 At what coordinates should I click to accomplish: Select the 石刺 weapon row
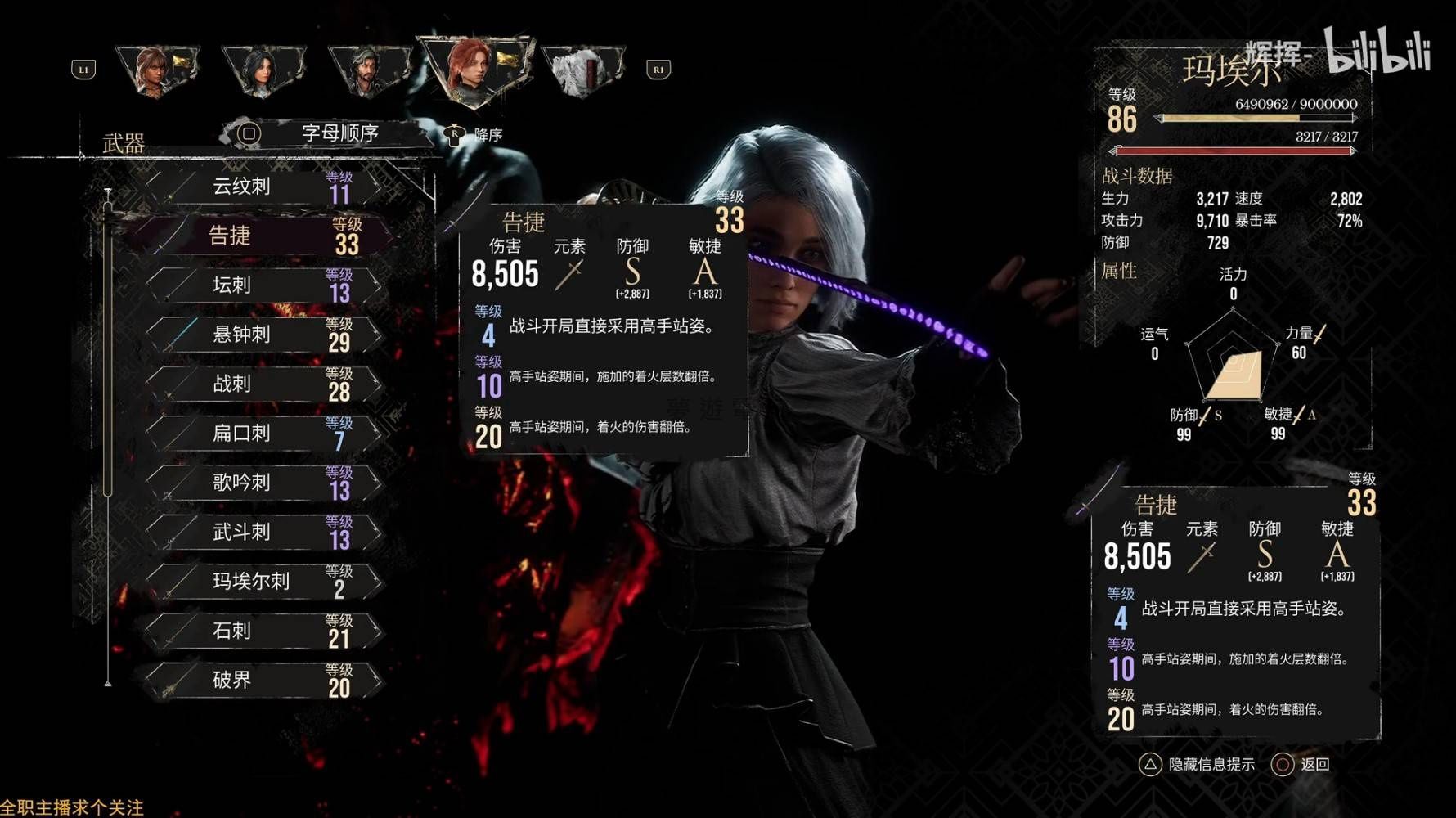[x=262, y=631]
